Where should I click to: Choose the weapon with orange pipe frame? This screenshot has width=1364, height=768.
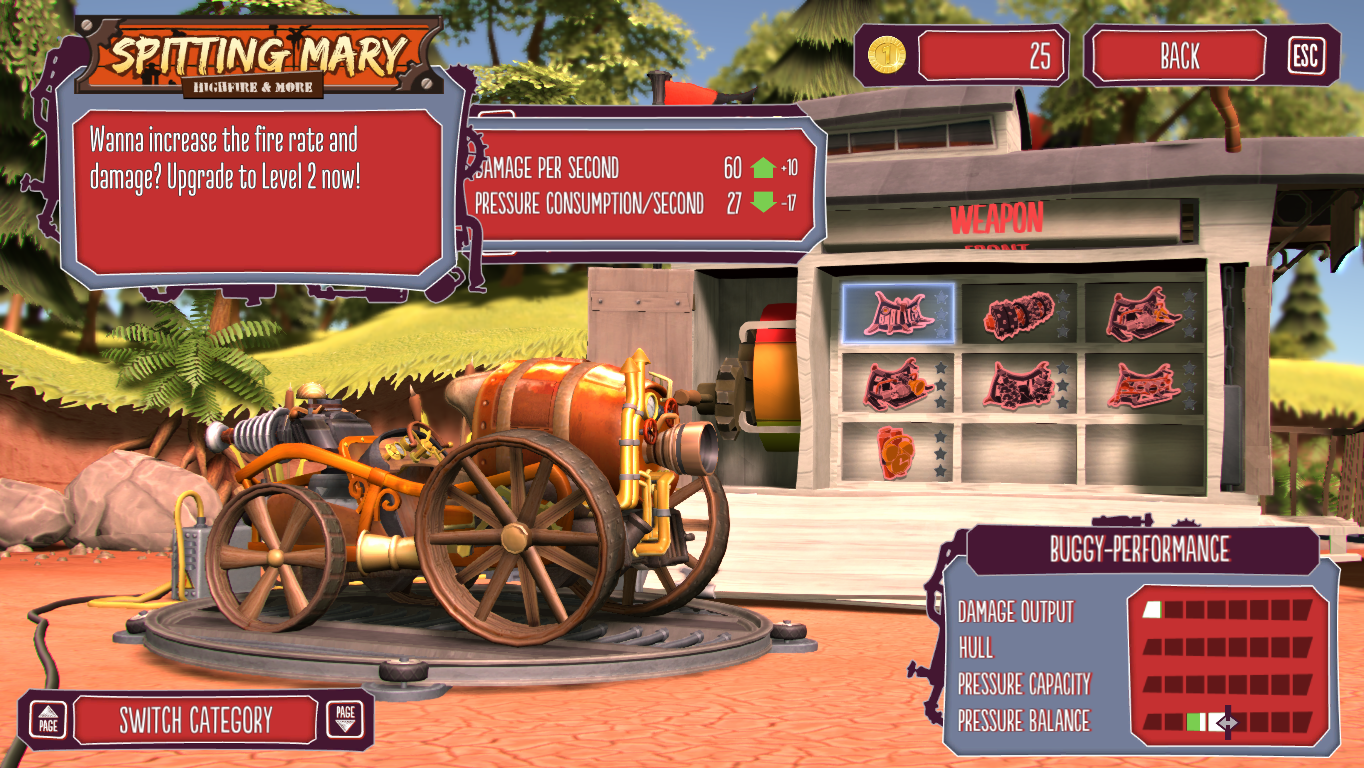pyautogui.click(x=1142, y=382)
